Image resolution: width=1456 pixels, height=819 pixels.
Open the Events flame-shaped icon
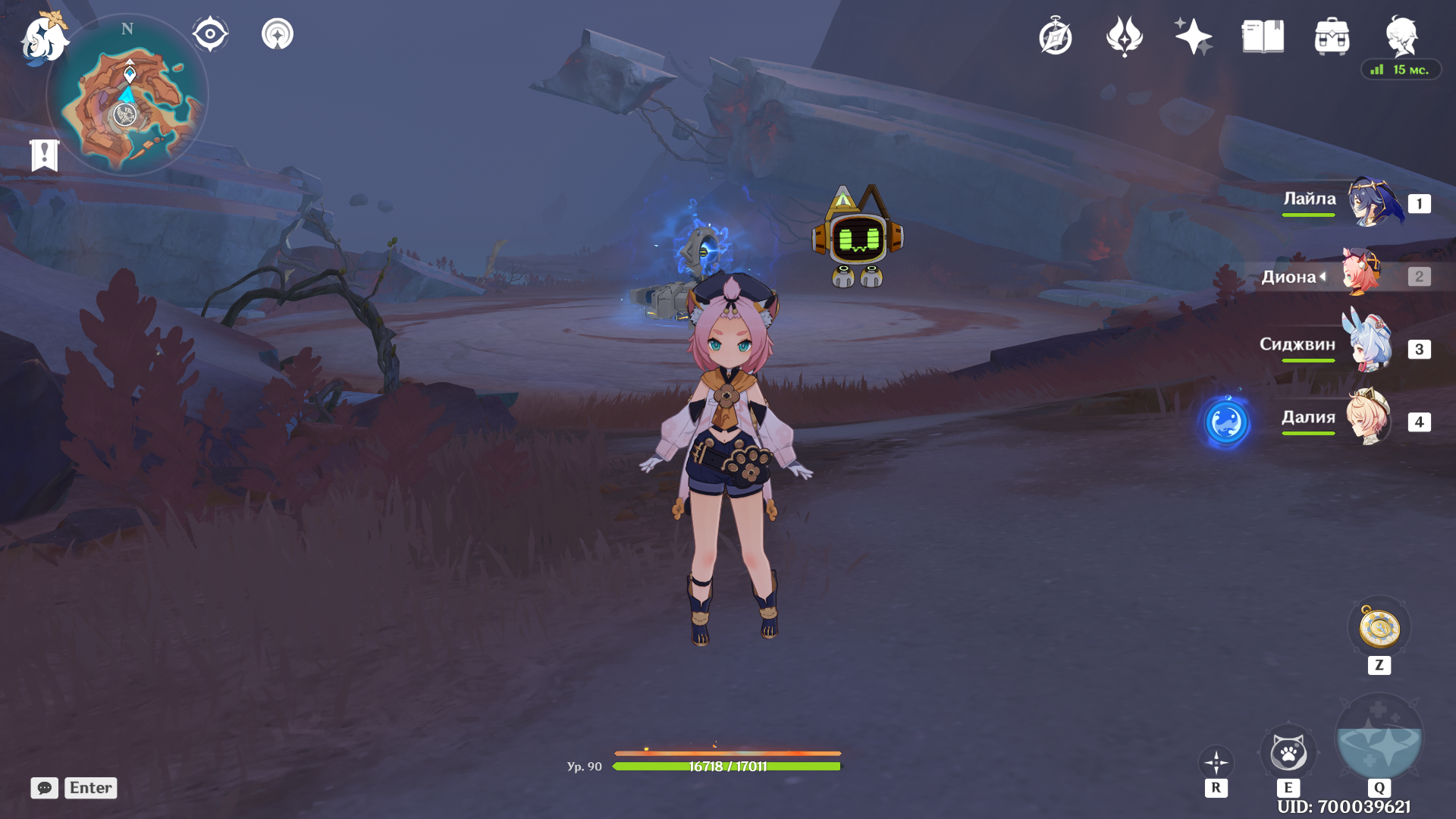[x=1124, y=36]
